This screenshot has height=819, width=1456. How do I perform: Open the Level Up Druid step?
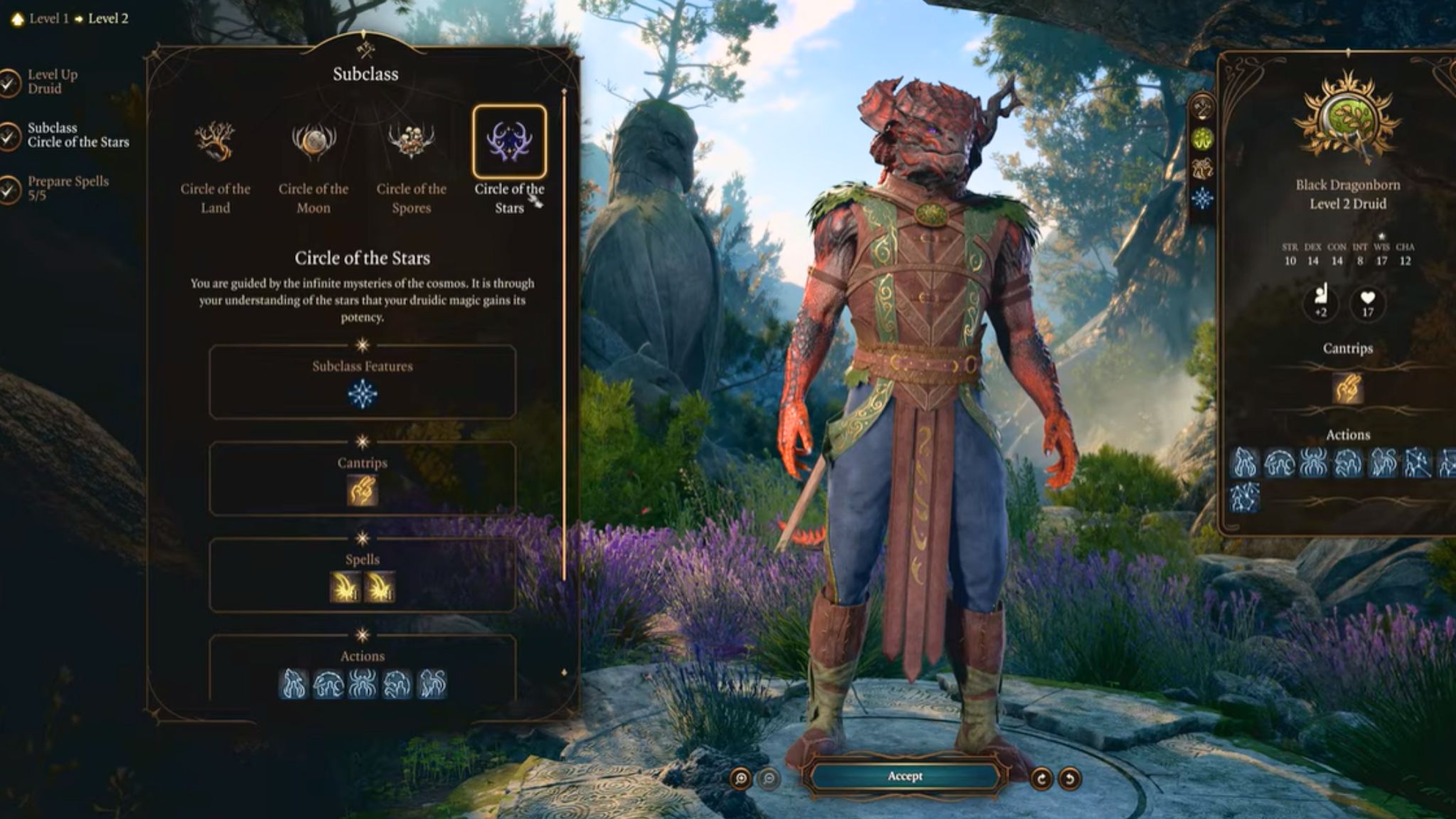52,82
